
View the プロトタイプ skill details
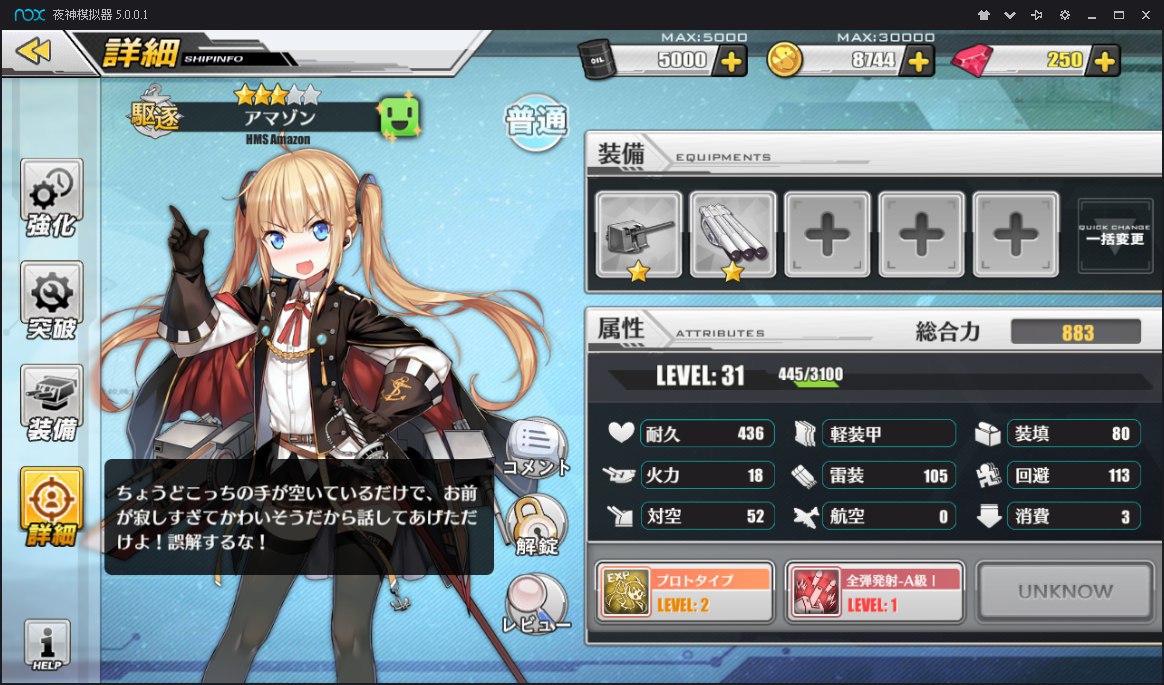(685, 592)
